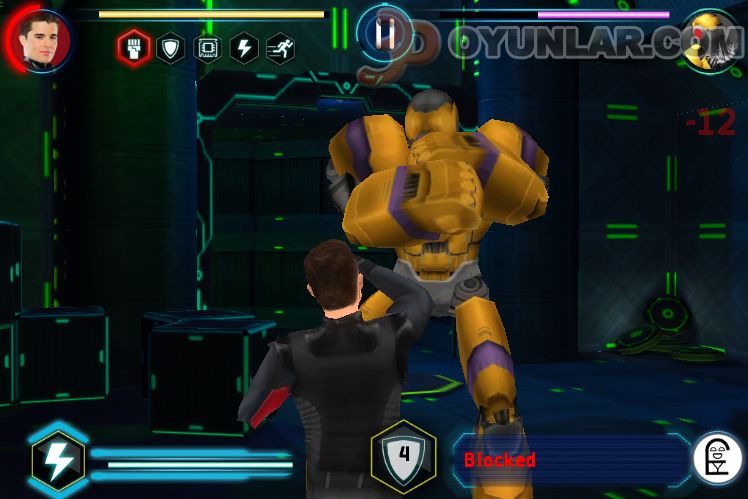
Task: Tap the shield block button showing 4
Action: pos(403,457)
